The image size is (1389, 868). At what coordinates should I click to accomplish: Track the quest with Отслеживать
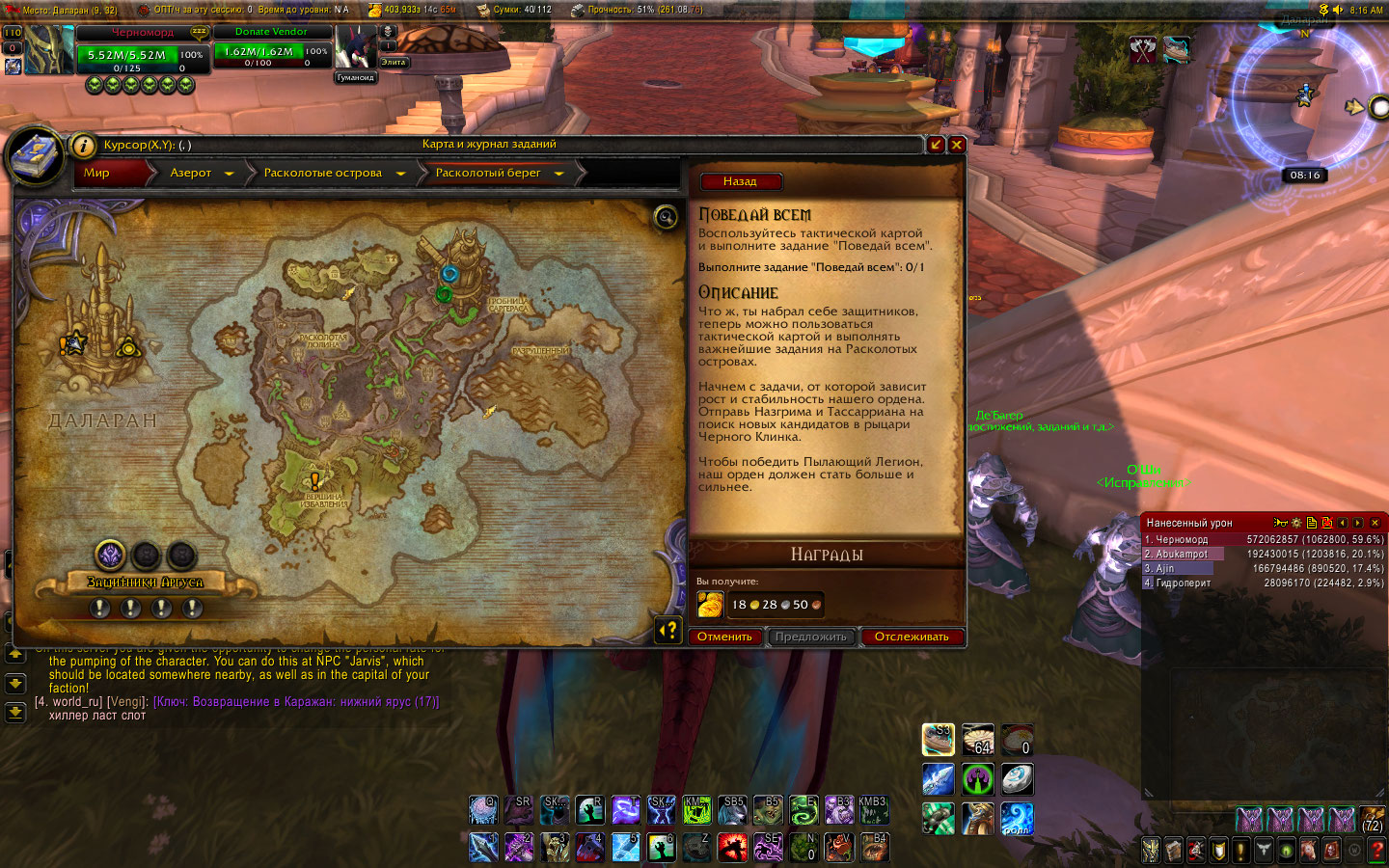[912, 637]
